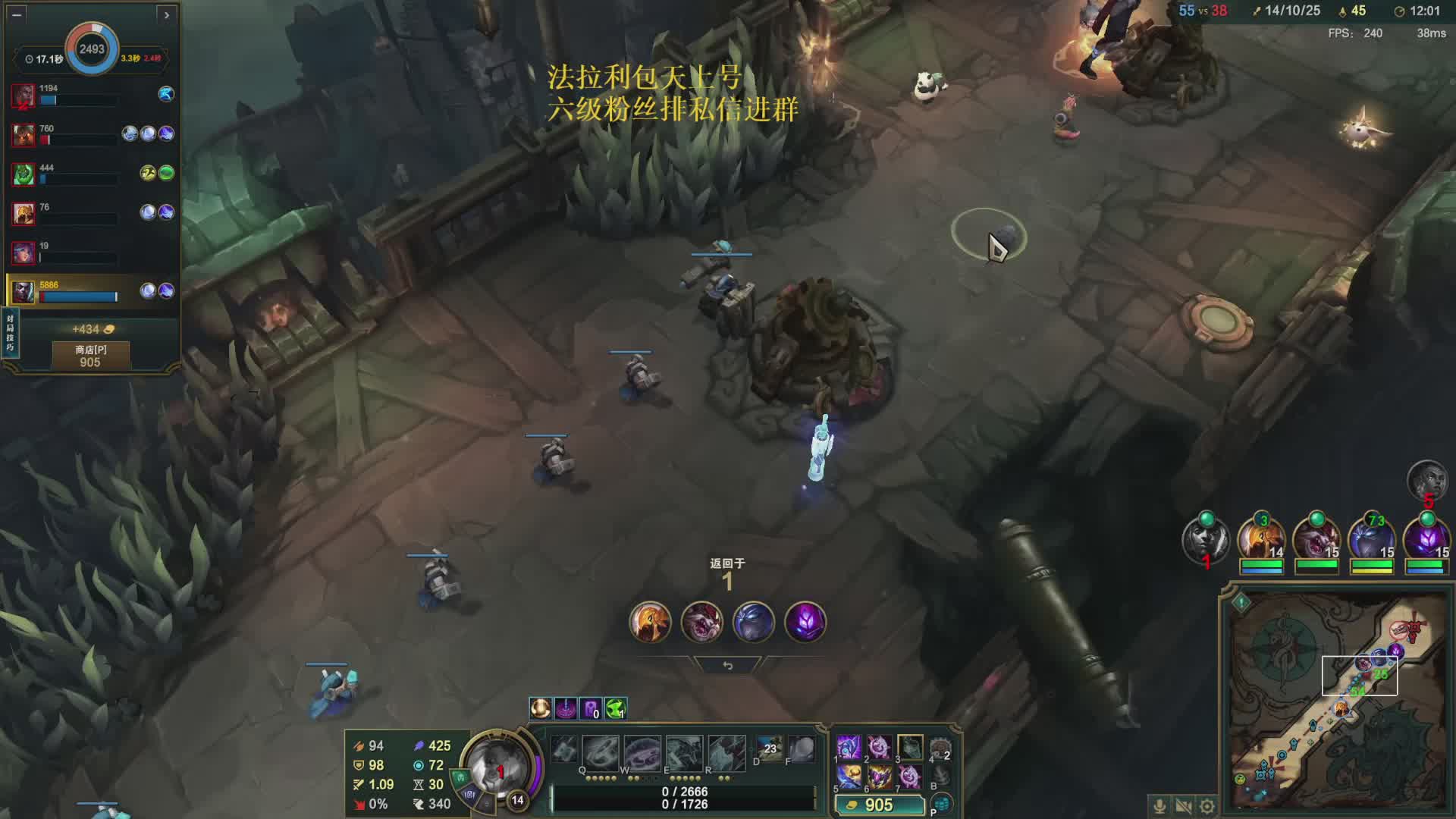Select the highlighted 5886 damage row
Screen dimensions: 1456x819
[x=93, y=290]
